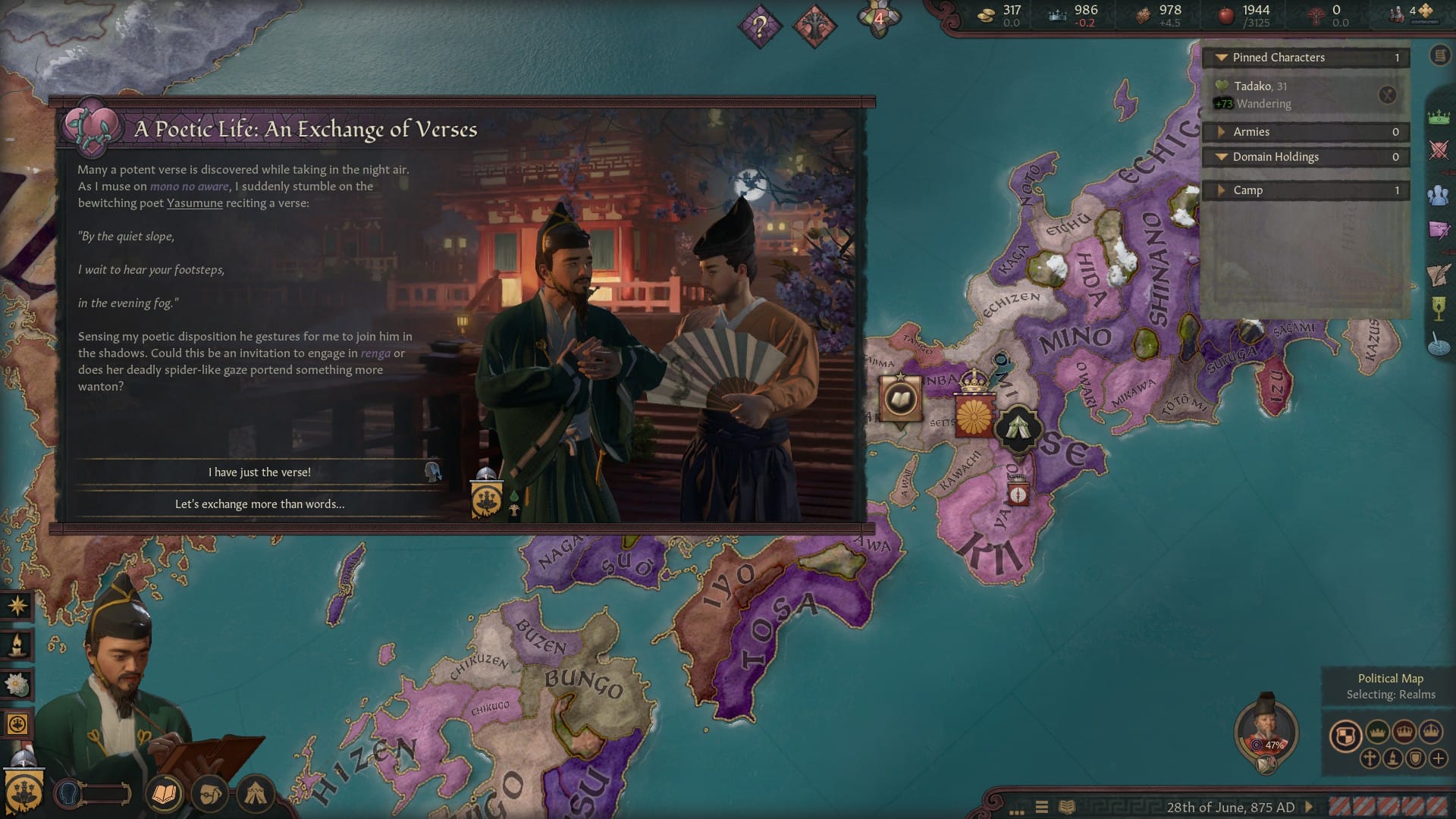Viewport: 1456px width, 819px height.
Task: Open the lifestyle book button
Action: (165, 794)
